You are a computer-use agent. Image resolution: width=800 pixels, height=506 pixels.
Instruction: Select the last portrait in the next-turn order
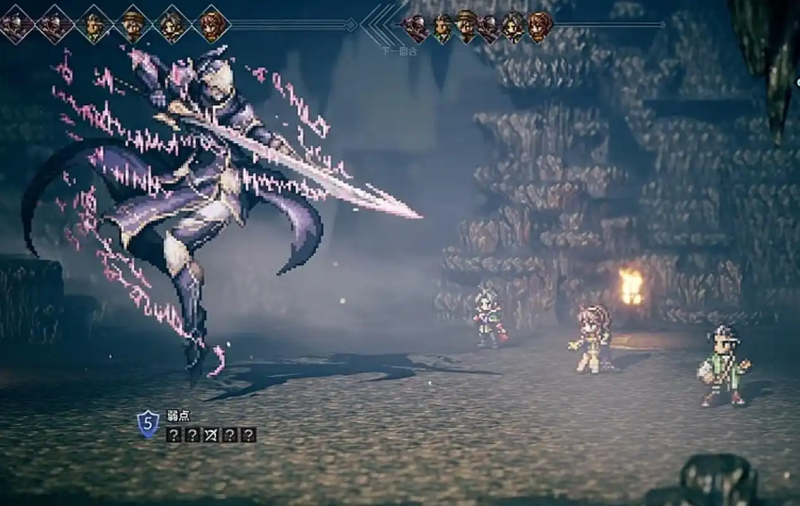point(540,27)
